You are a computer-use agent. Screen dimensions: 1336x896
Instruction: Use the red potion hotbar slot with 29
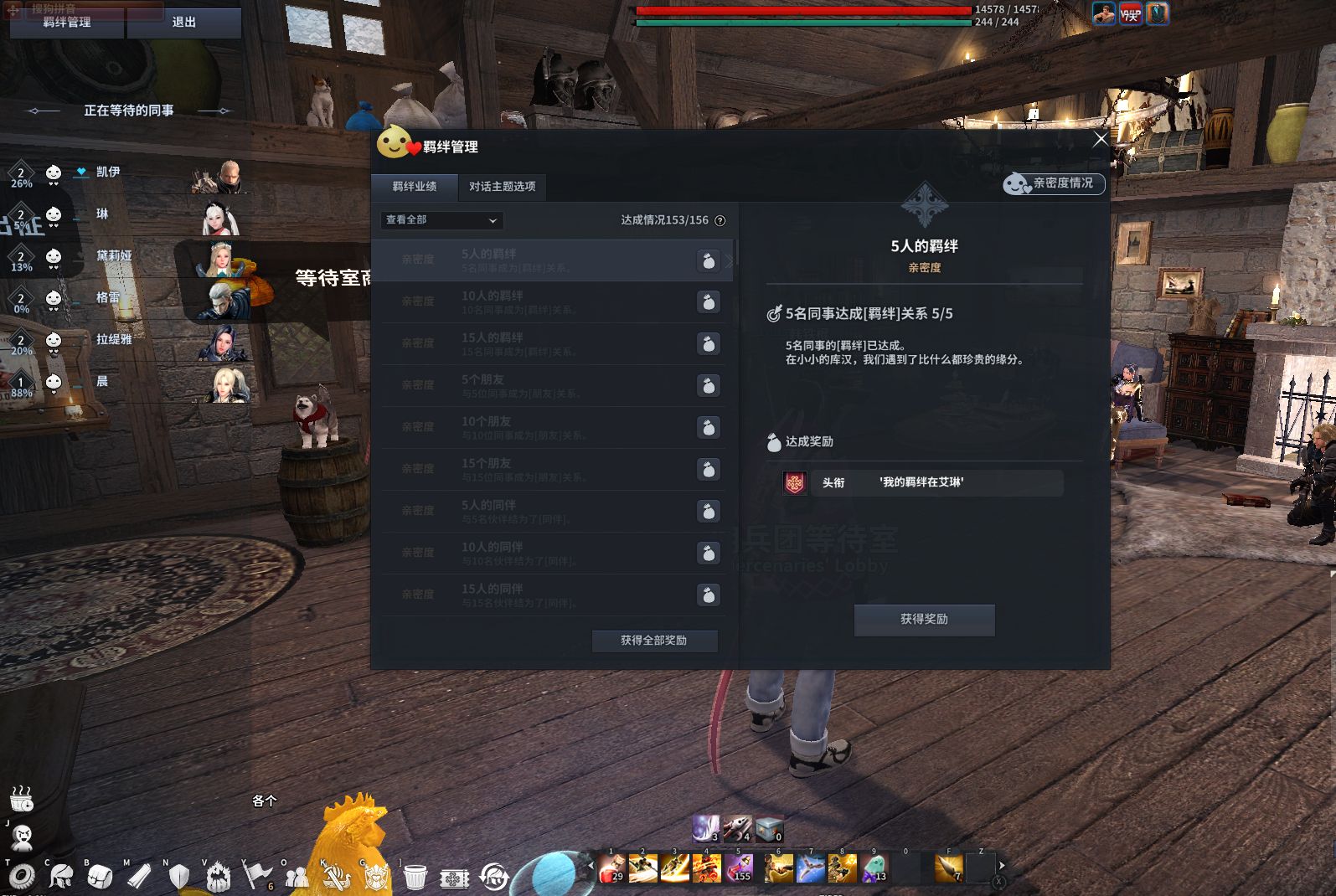(611, 868)
